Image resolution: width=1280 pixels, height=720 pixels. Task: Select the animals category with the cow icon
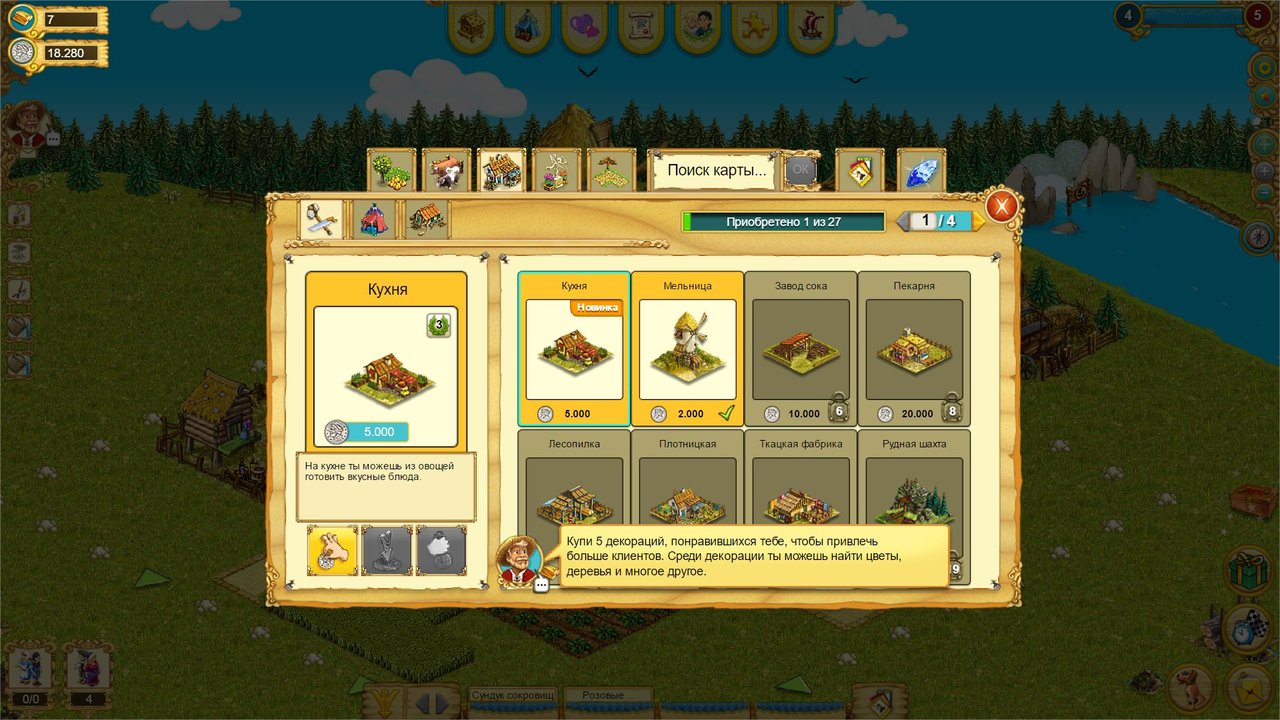(446, 170)
